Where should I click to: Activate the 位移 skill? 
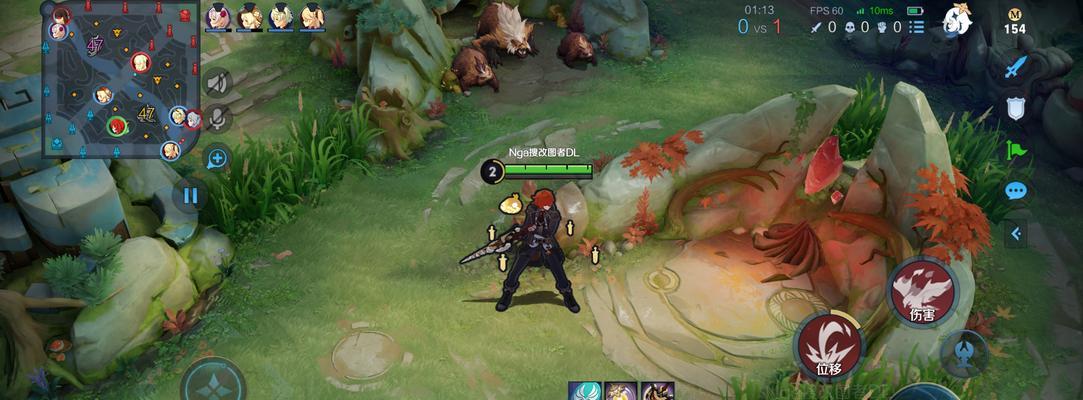click(828, 345)
